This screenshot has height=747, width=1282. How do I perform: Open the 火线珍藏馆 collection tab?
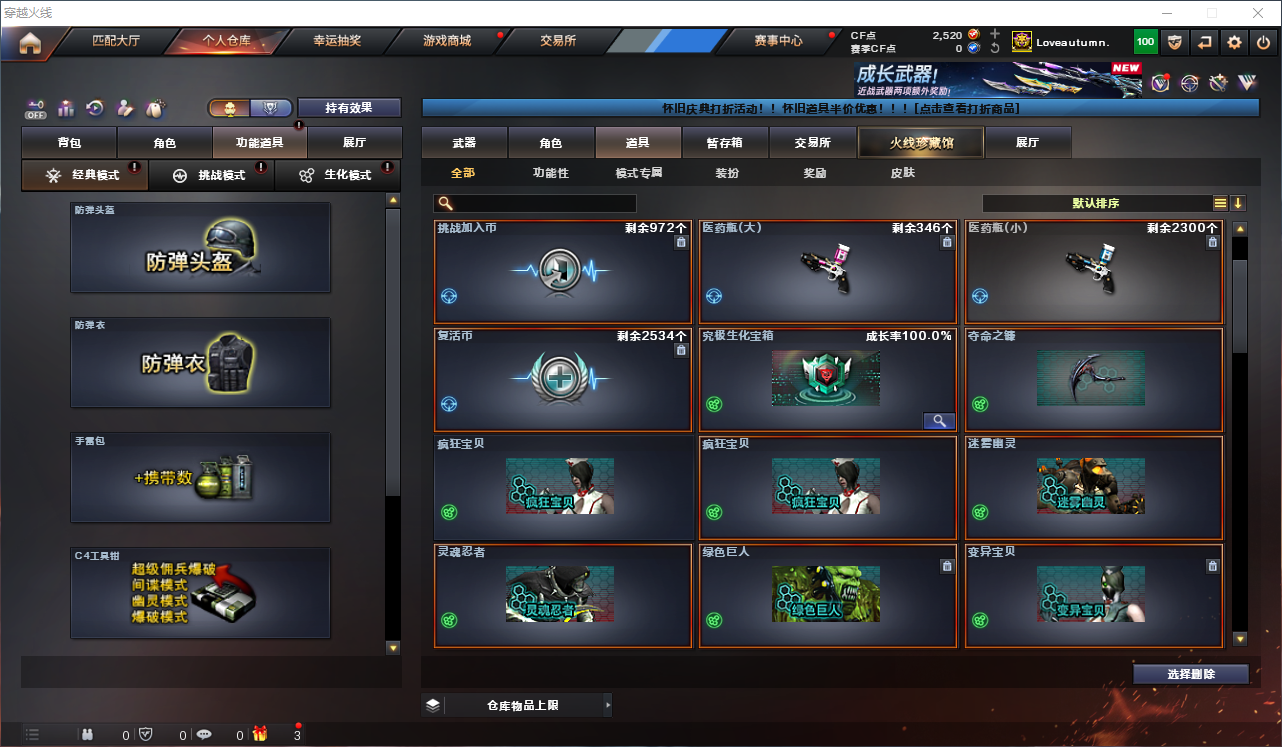coord(921,143)
